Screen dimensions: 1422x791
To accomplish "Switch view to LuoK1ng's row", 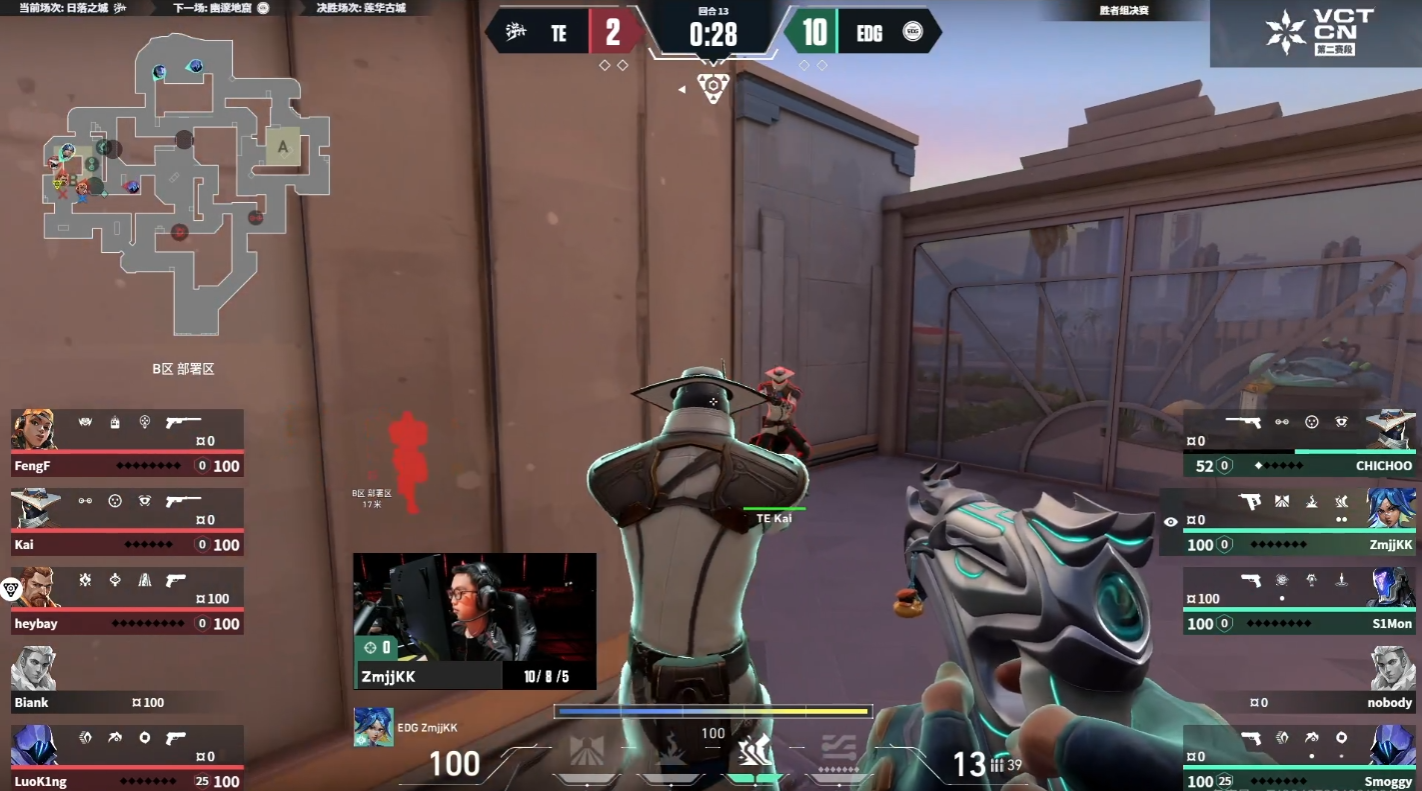I will click(x=127, y=757).
